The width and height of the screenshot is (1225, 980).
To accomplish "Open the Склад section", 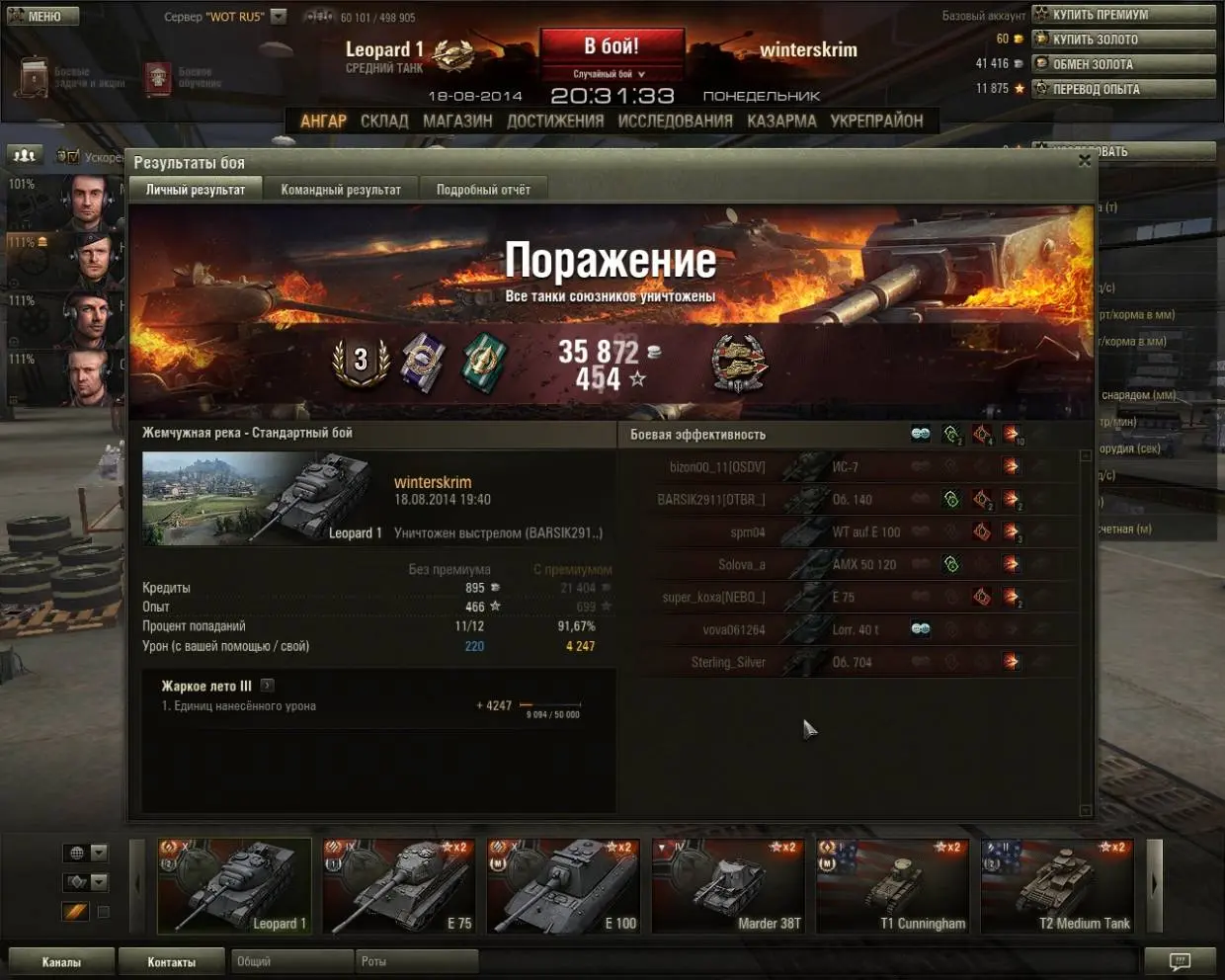I will click(384, 121).
